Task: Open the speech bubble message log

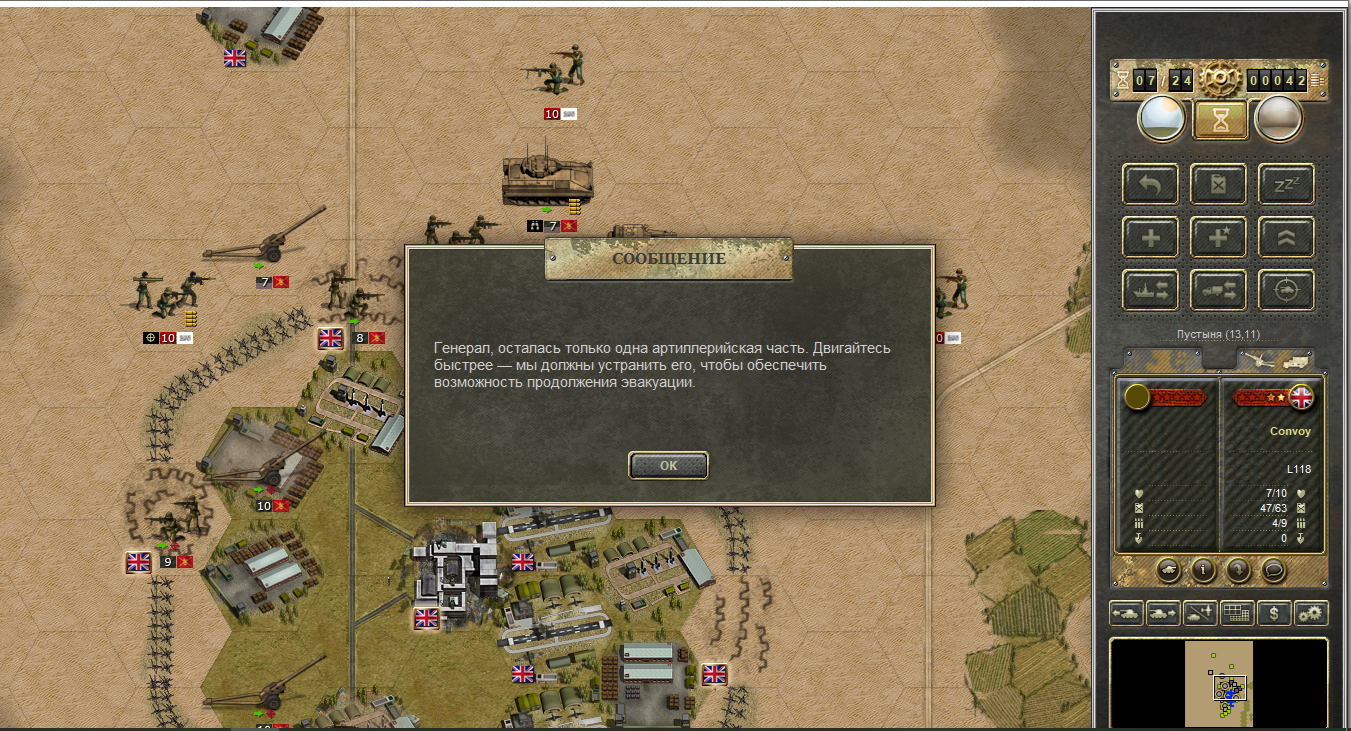Action: pos(1272,570)
